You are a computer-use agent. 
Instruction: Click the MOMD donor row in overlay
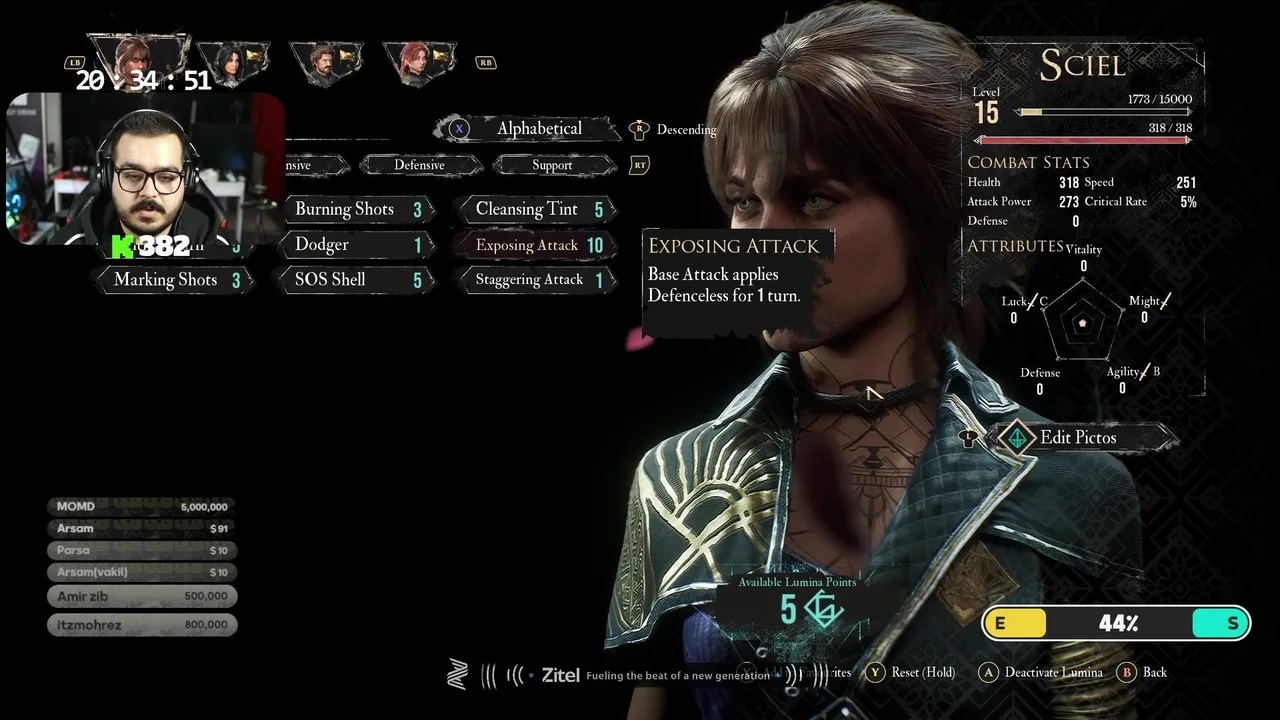pyautogui.click(x=142, y=507)
